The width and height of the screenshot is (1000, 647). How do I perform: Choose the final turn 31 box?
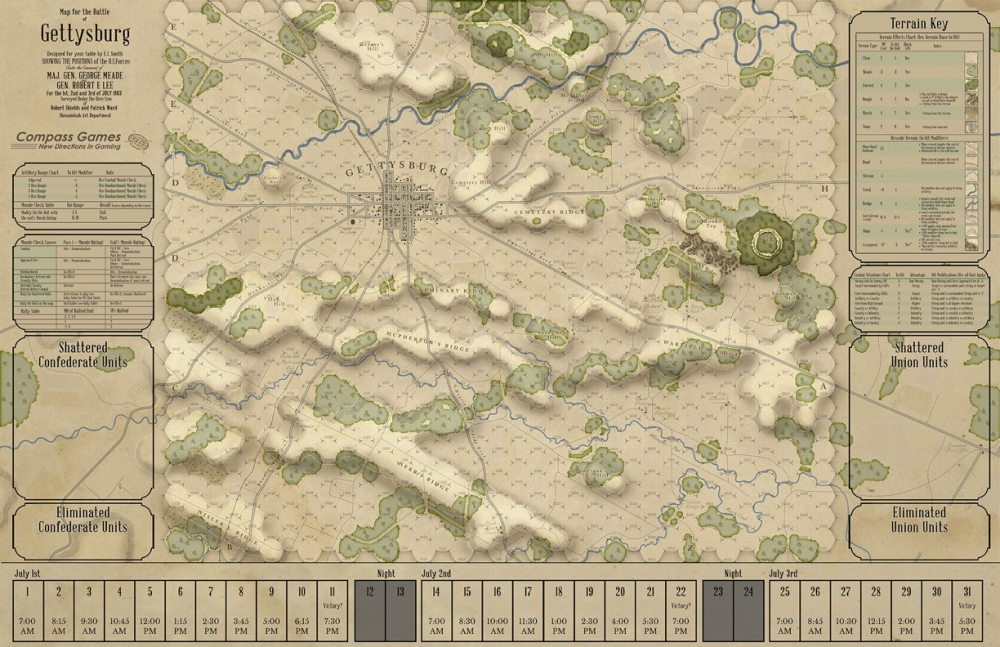(968, 609)
